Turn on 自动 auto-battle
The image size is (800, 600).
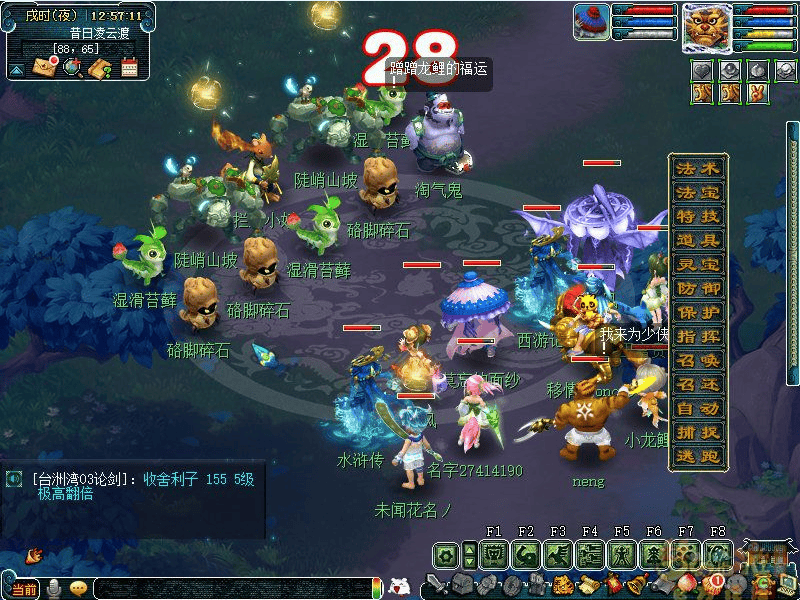tap(697, 408)
